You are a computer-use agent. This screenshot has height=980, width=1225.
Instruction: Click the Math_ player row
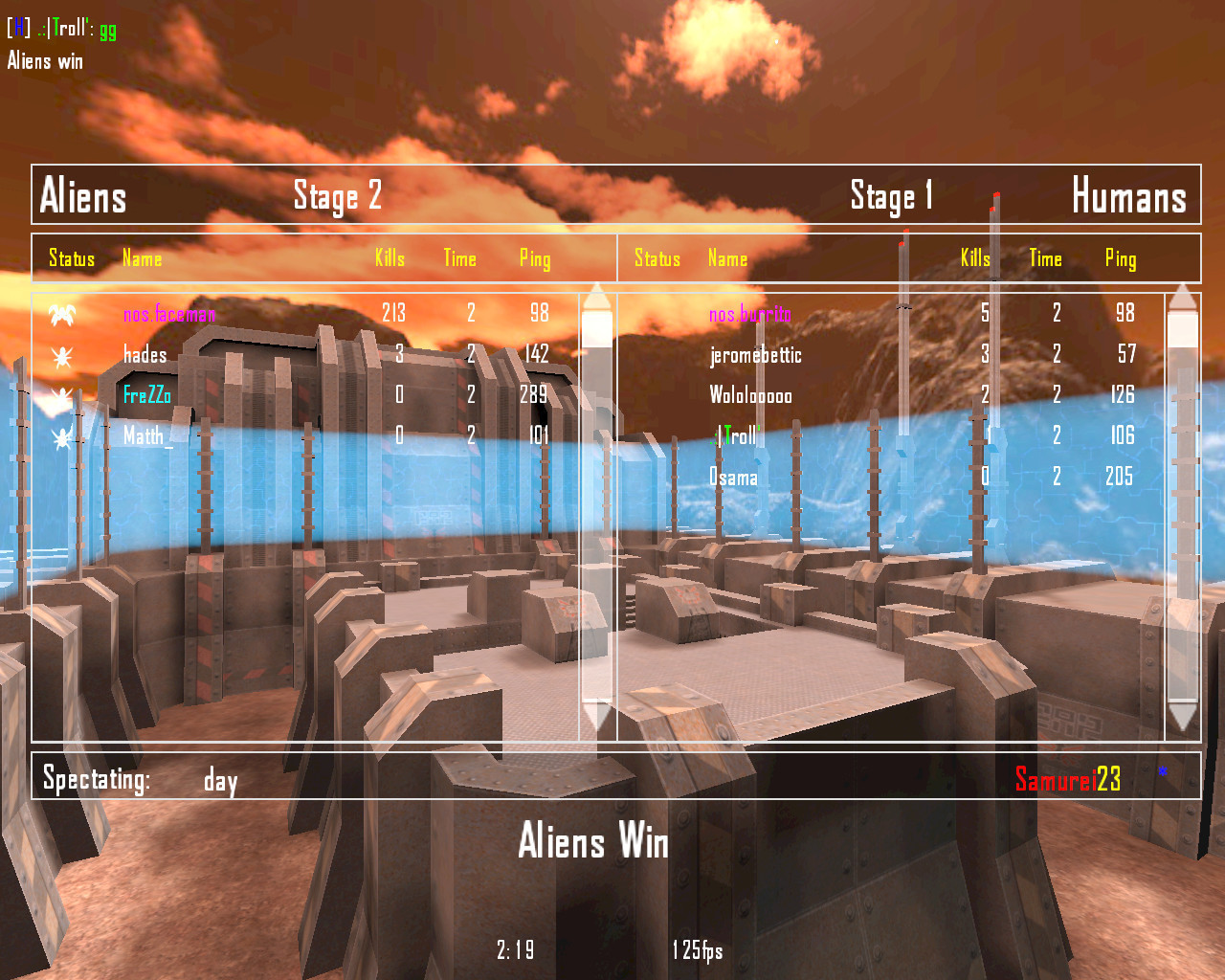pyautogui.click(x=147, y=436)
